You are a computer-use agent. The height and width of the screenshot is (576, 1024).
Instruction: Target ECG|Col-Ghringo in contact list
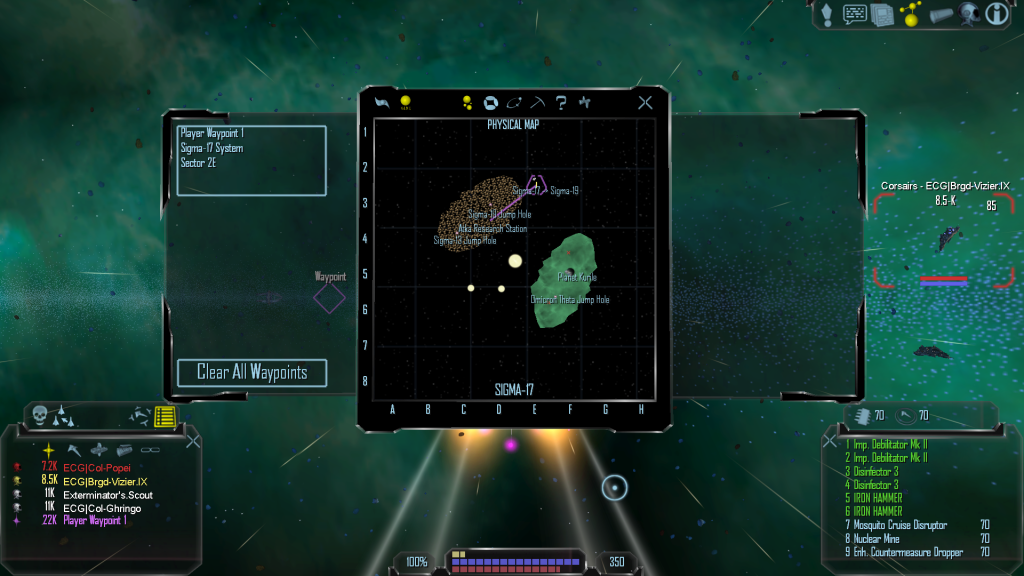102,508
